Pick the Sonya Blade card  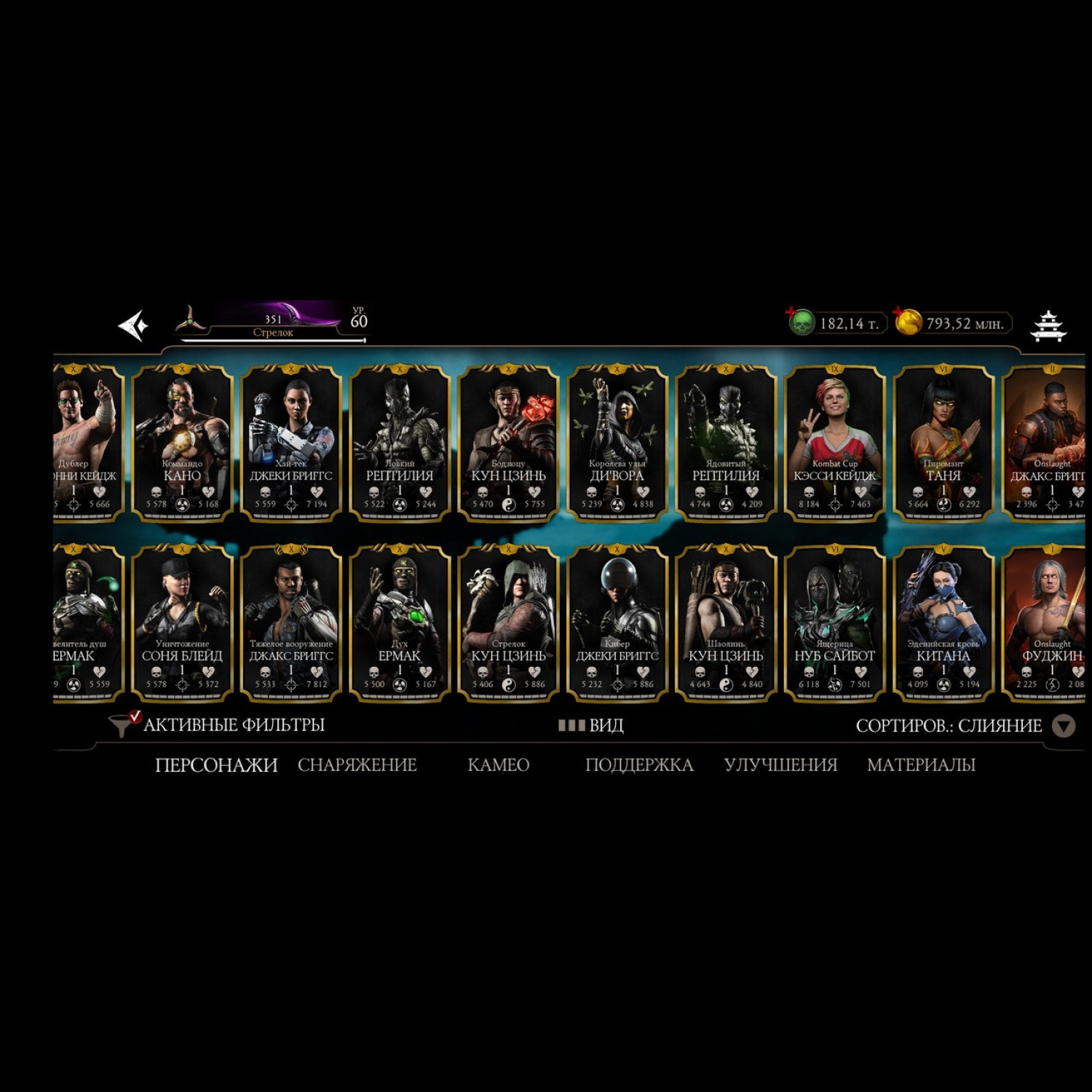pos(182,623)
